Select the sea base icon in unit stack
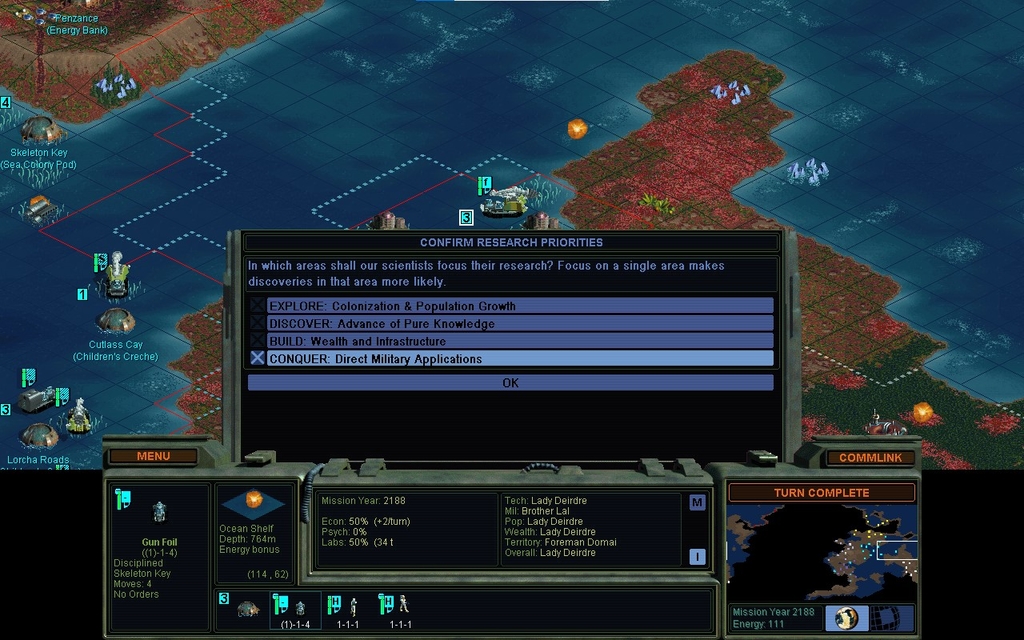The width and height of the screenshot is (1024, 640). [247, 608]
